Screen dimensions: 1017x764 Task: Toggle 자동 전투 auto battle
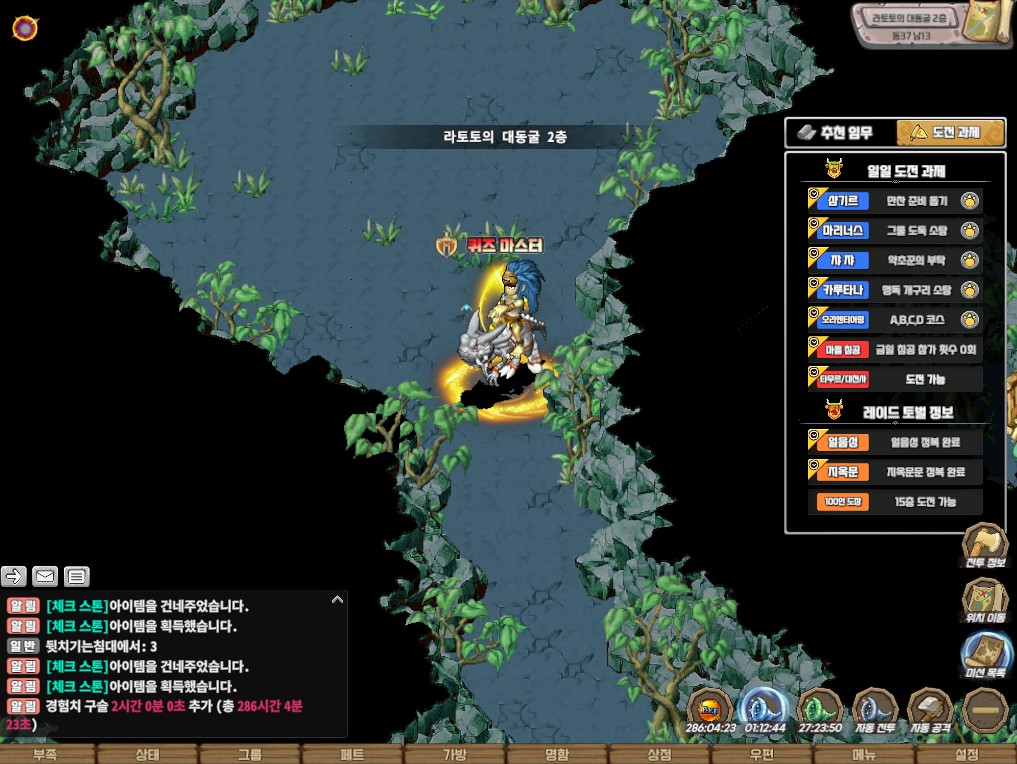[x=876, y=710]
